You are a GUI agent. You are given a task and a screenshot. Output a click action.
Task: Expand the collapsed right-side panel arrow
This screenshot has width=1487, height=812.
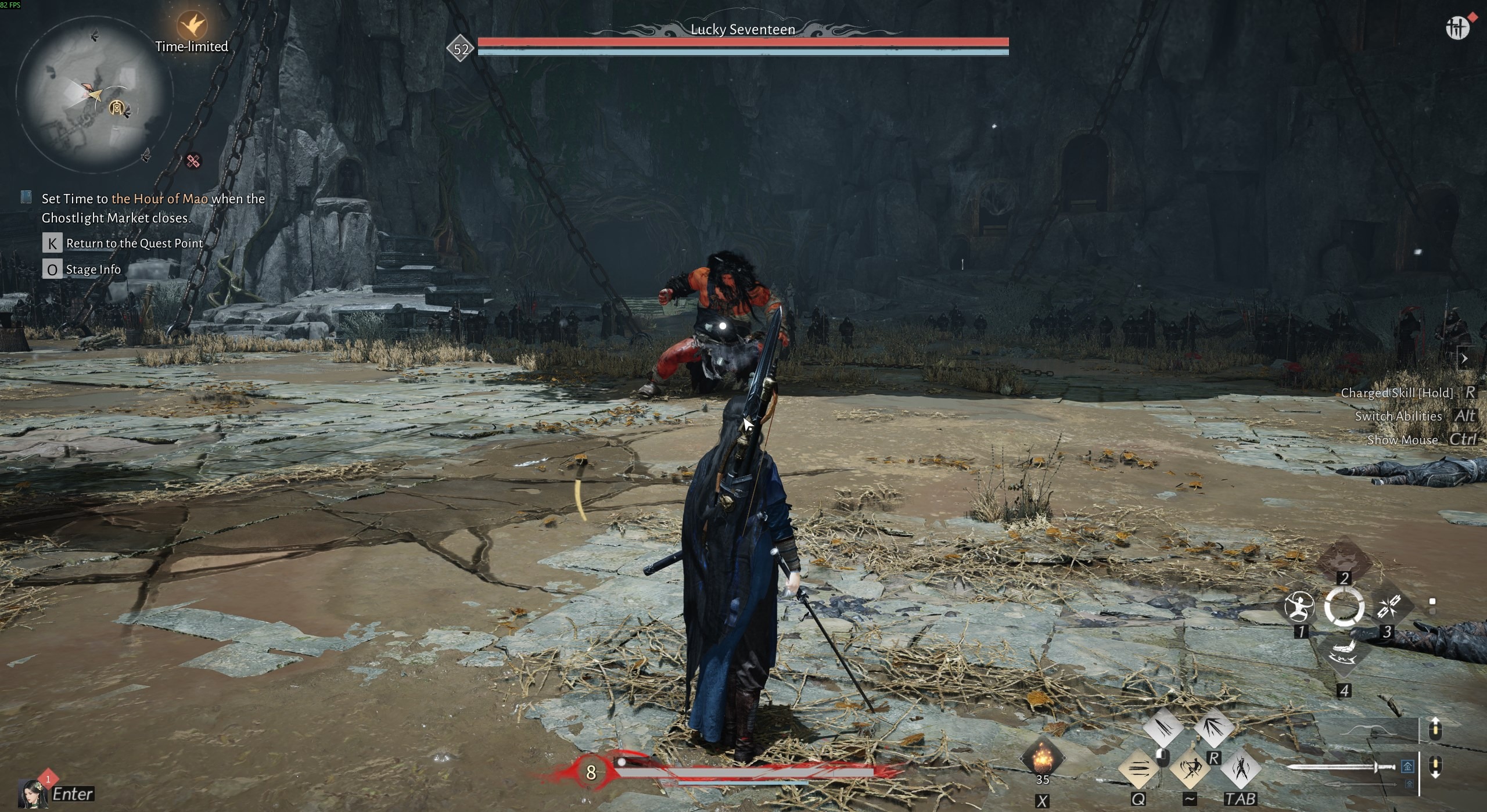1464,358
